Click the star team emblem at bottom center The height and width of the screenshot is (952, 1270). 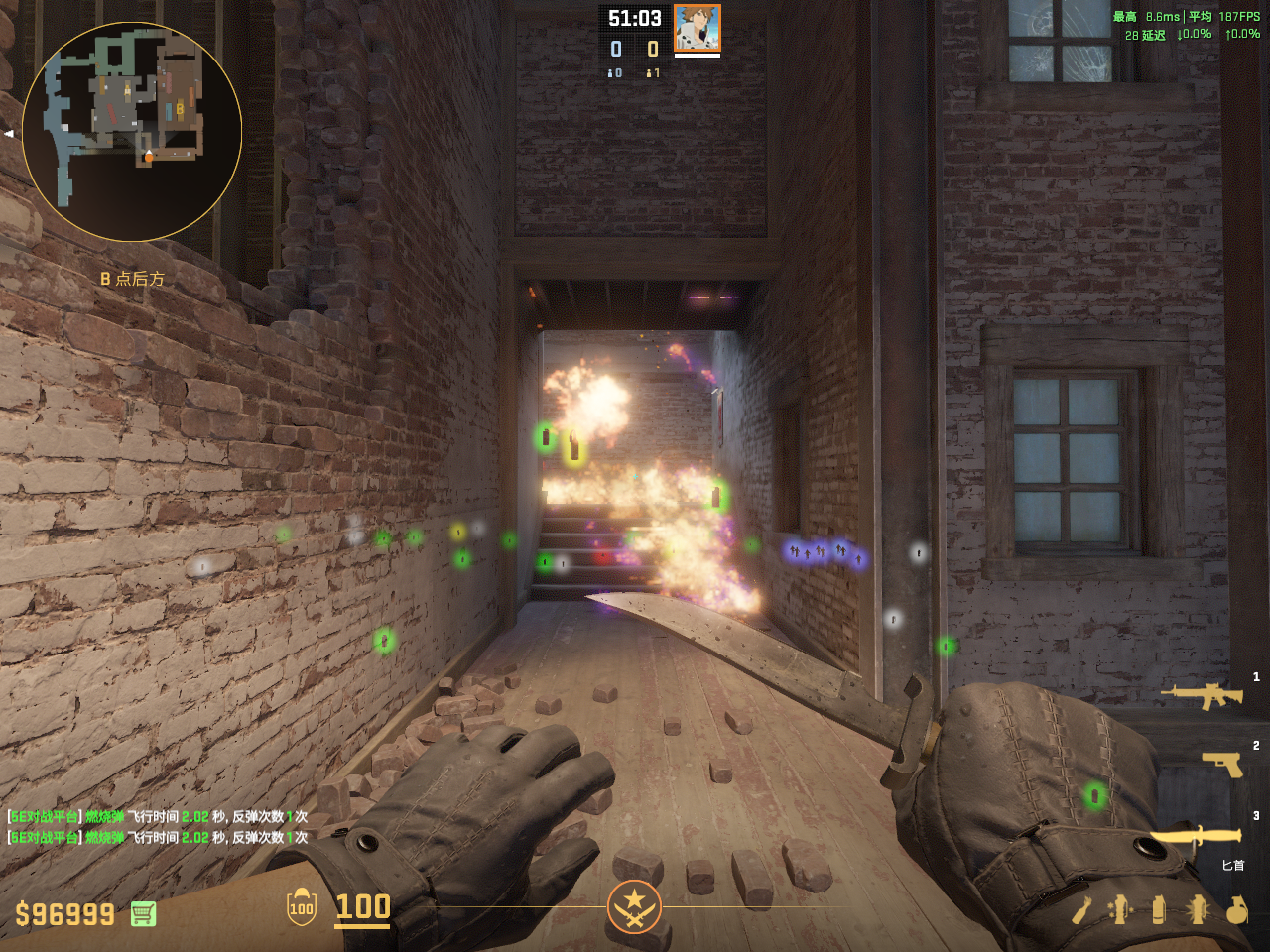[634, 906]
